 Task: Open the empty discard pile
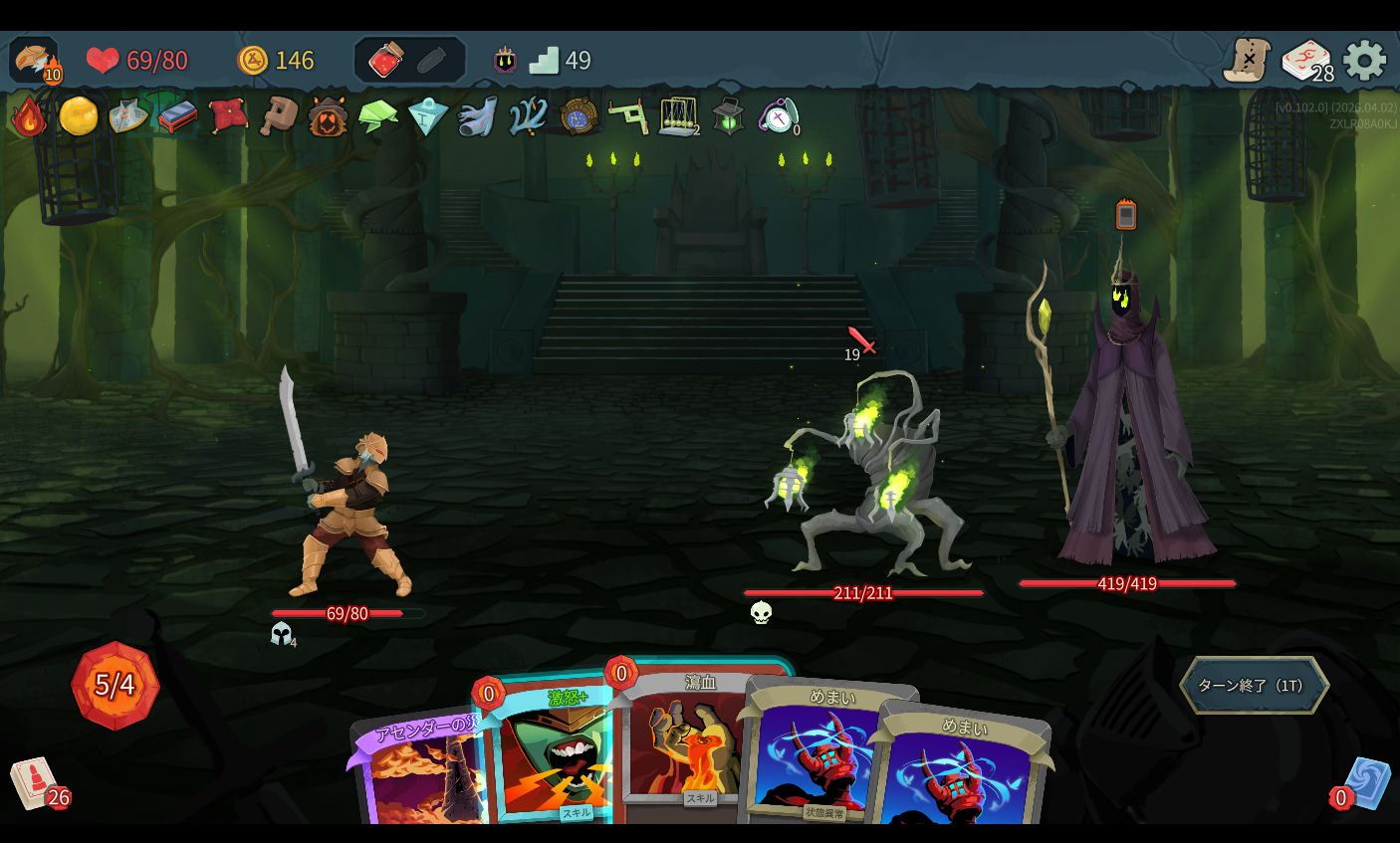click(1366, 783)
